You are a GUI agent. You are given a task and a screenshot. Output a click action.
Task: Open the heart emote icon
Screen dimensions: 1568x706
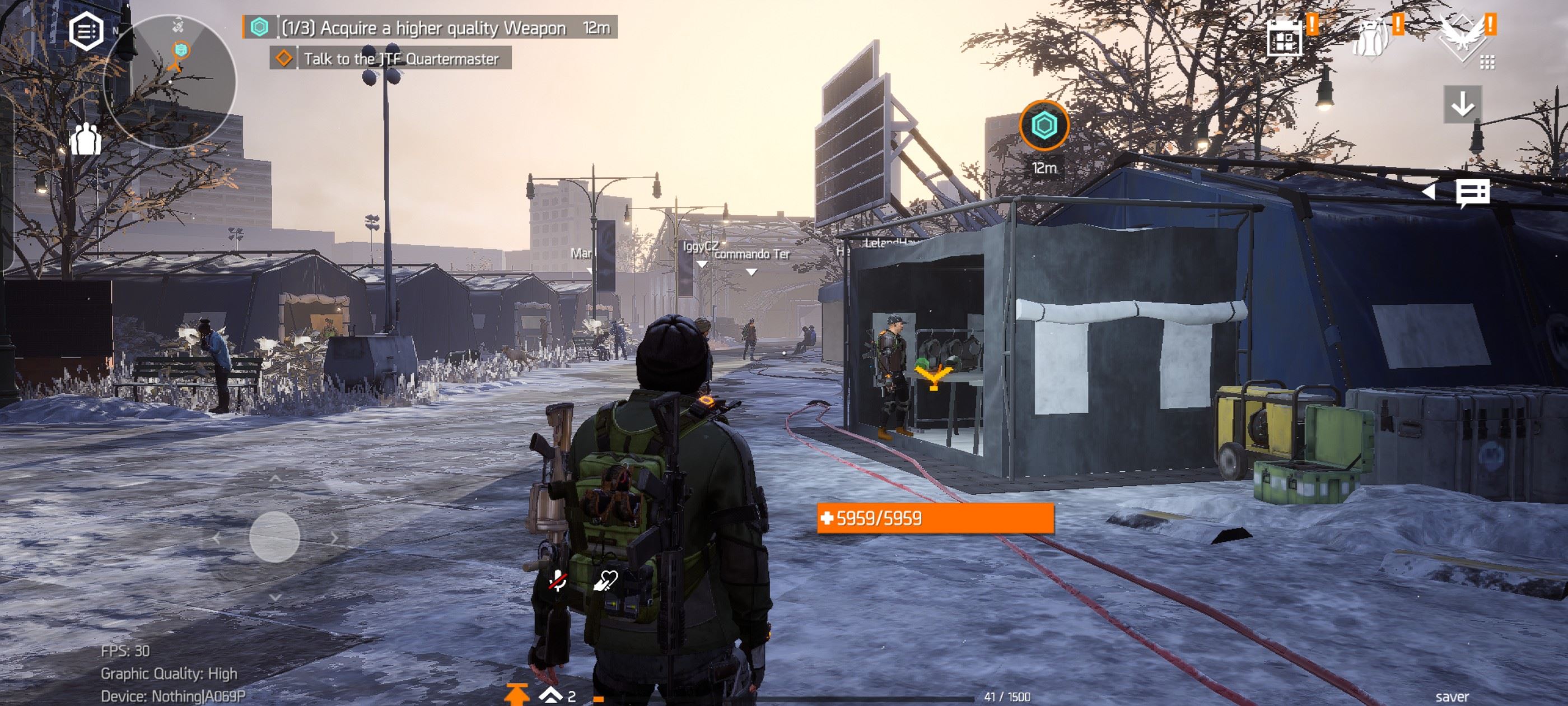pyautogui.click(x=606, y=580)
